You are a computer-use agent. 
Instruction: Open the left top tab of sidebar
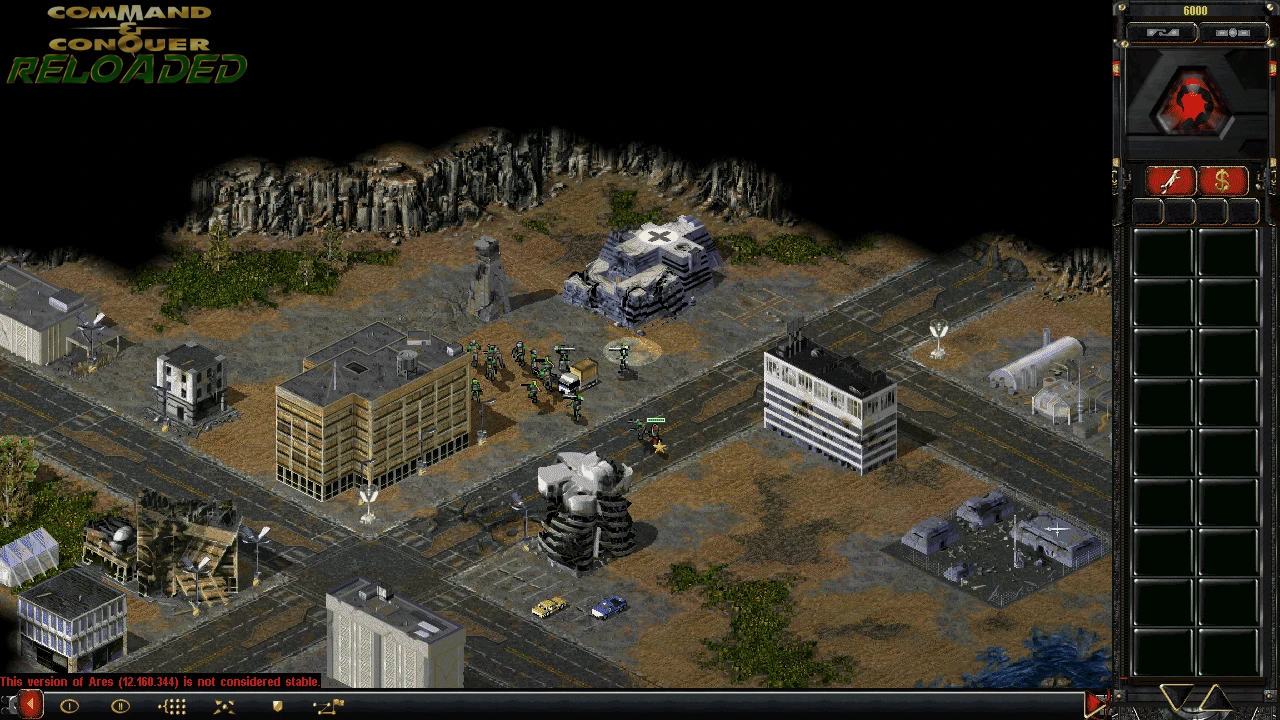click(1162, 33)
